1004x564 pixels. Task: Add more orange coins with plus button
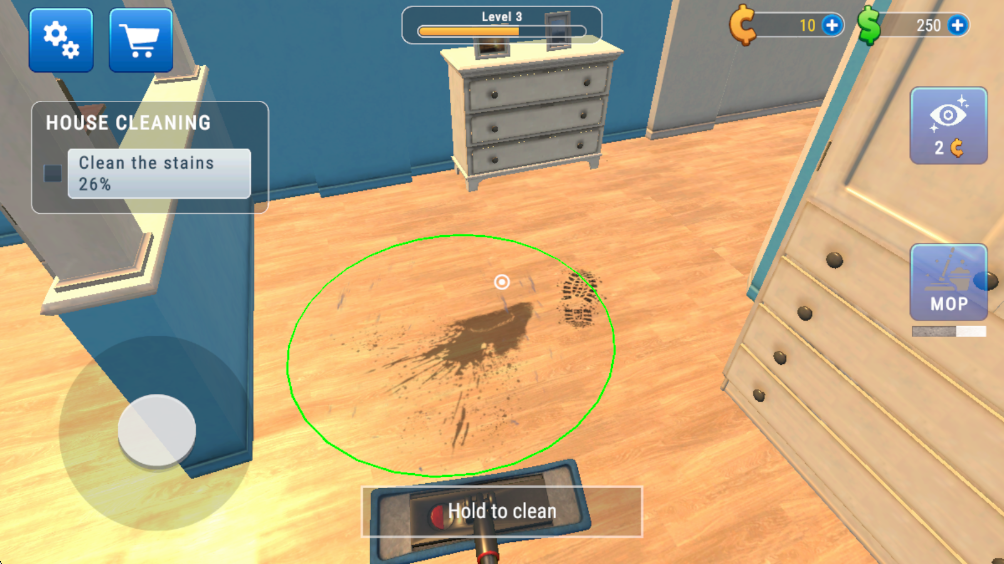832,26
